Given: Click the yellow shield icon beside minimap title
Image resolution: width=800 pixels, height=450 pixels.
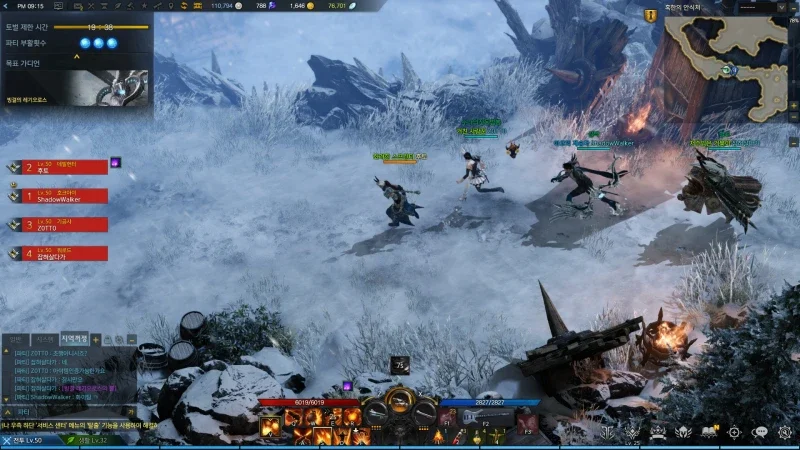Looking at the screenshot, I should click(651, 15).
